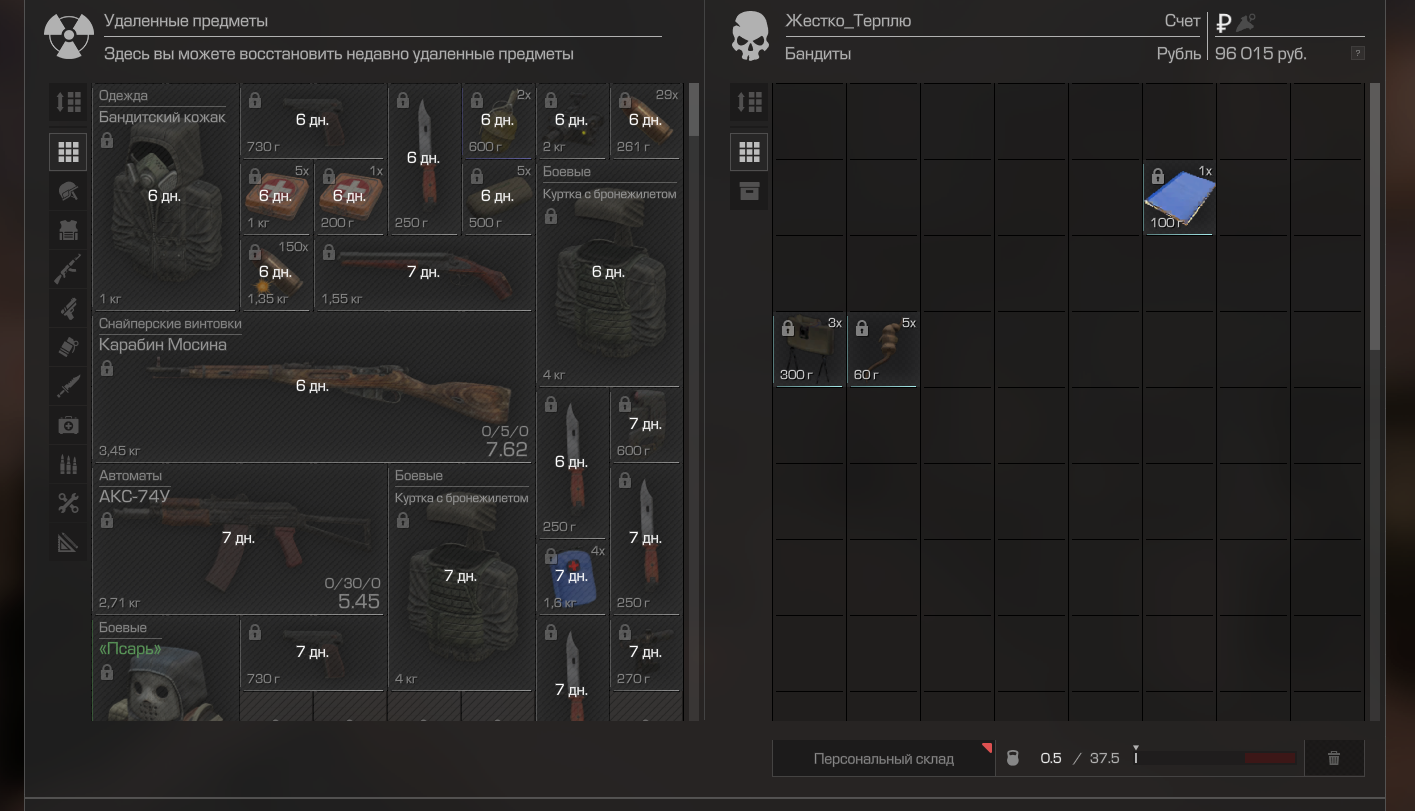Select the blue book item in stash
This screenshot has height=811, width=1415.
point(1179,198)
